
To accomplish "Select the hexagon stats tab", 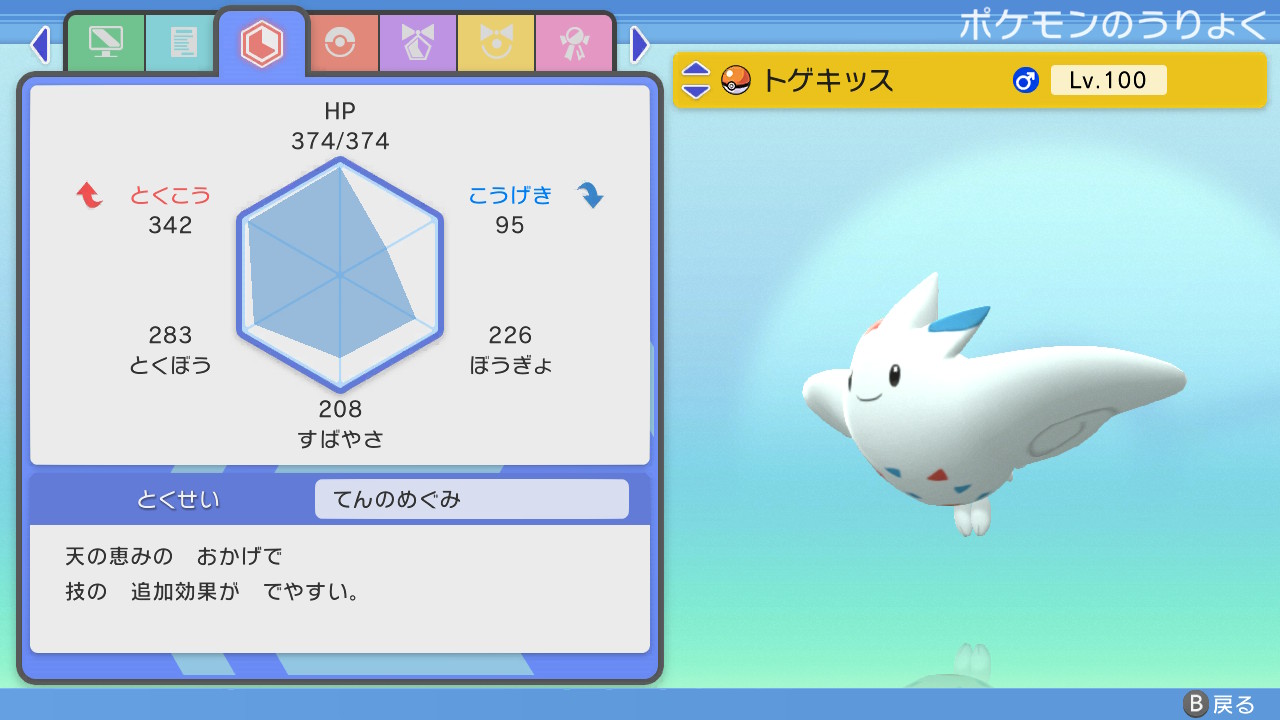I will tap(262, 42).
